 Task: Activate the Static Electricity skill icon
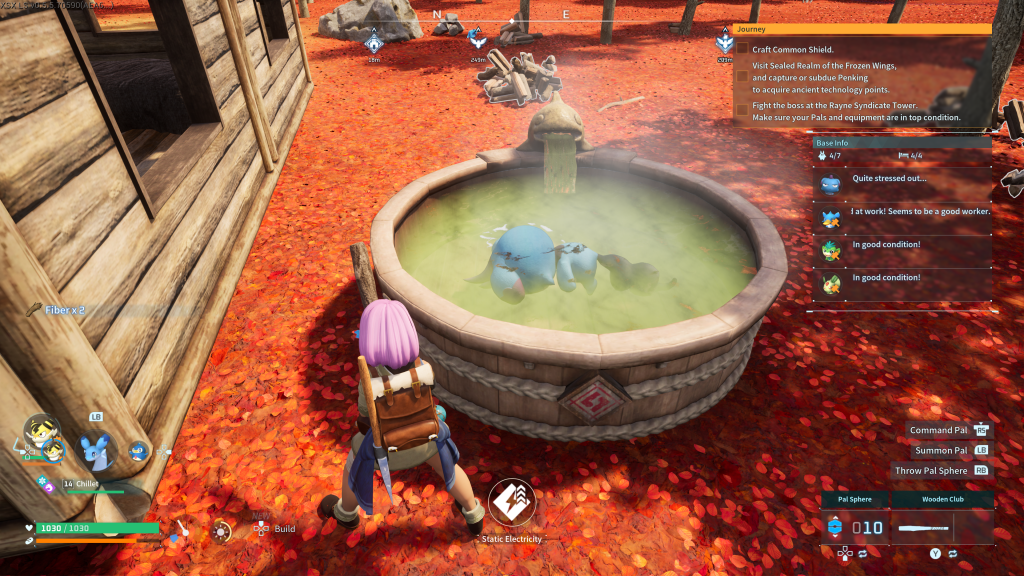(x=512, y=503)
